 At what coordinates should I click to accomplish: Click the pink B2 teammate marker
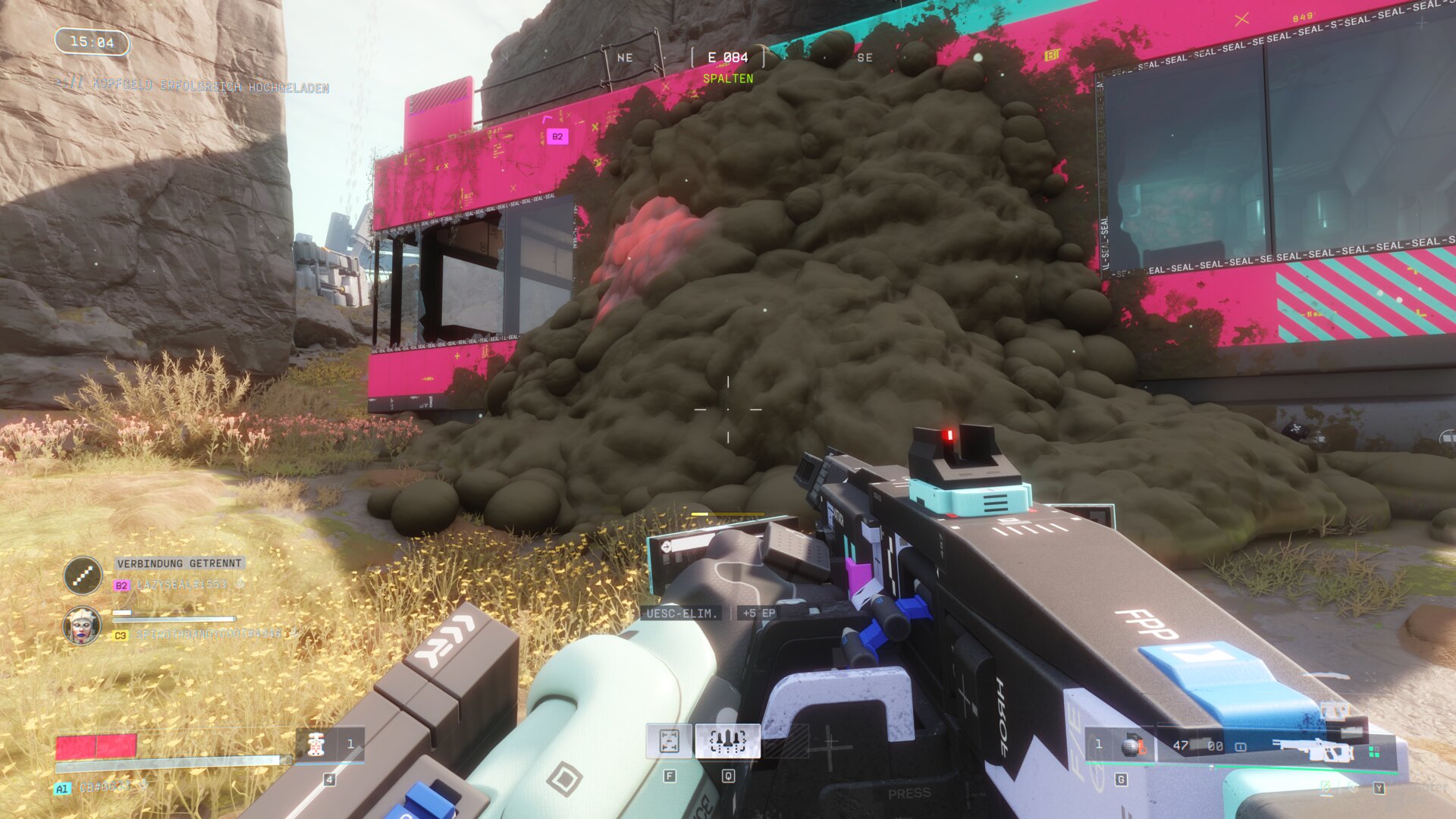pyautogui.click(x=557, y=136)
